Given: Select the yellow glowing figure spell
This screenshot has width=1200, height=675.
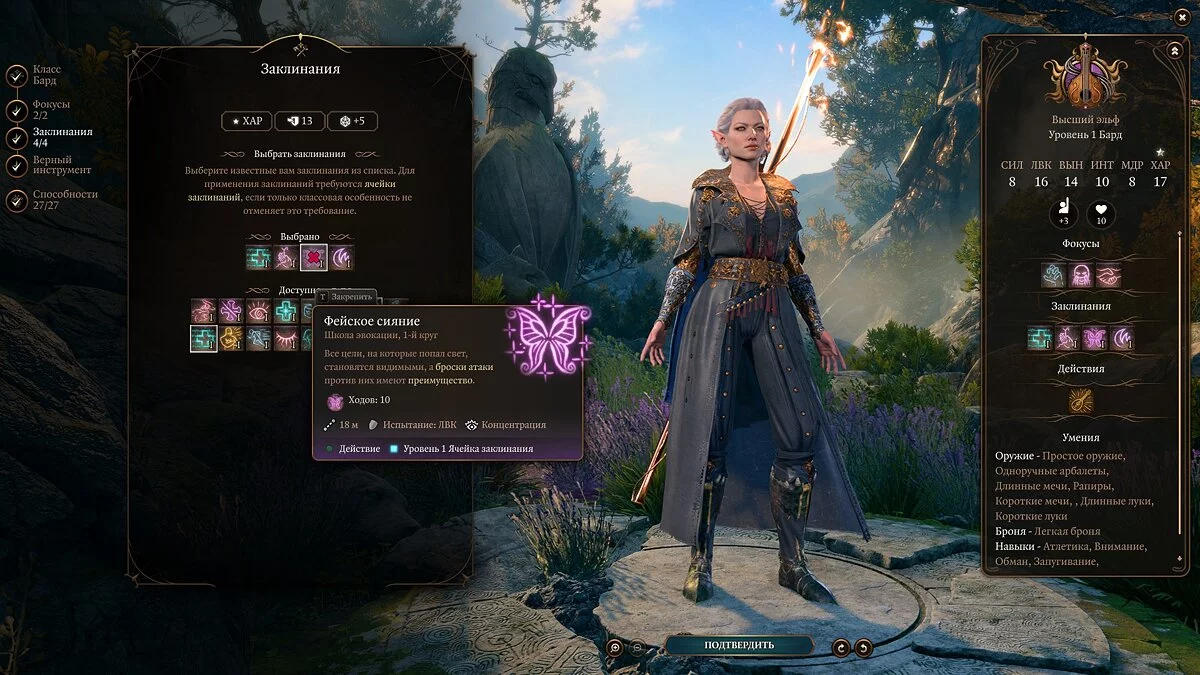Looking at the screenshot, I should tap(231, 339).
